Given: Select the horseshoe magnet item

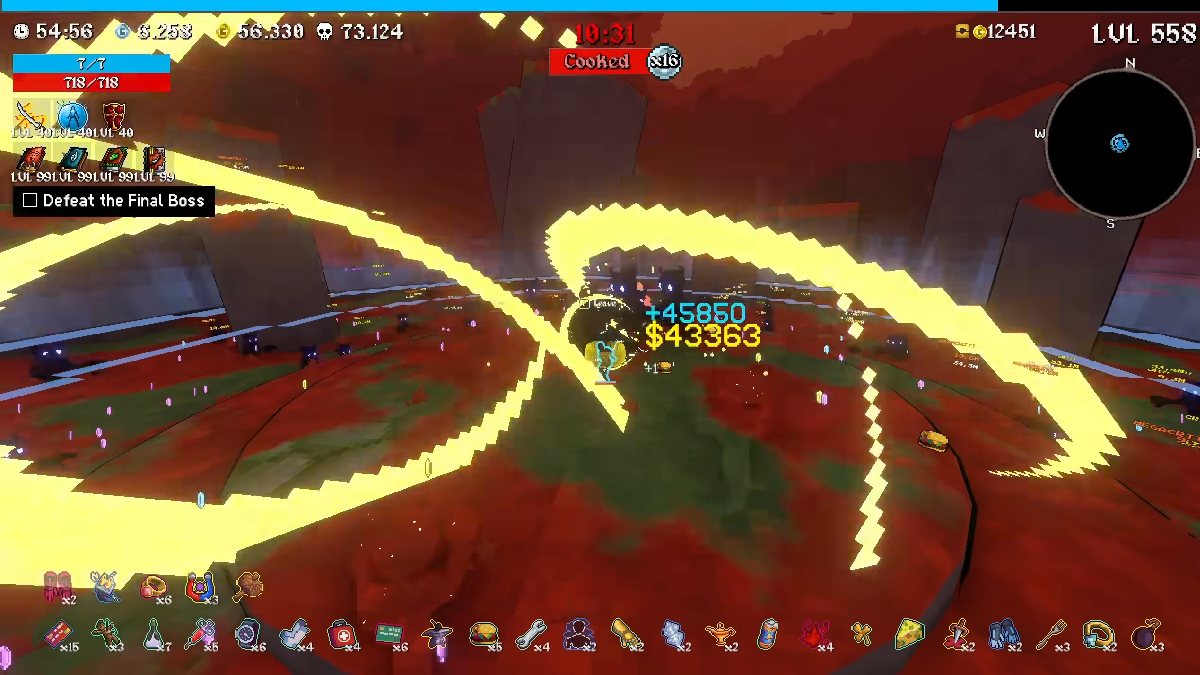Looking at the screenshot, I should pyautogui.click(x=200, y=586).
